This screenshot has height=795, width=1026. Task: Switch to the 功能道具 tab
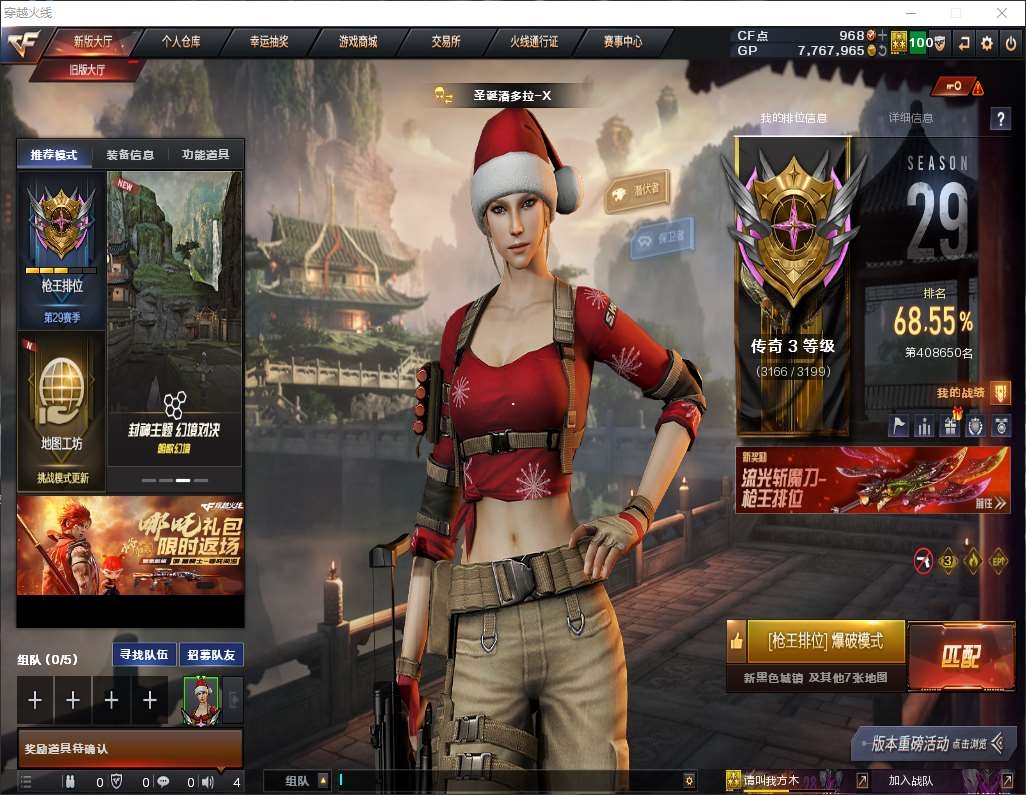click(x=205, y=155)
